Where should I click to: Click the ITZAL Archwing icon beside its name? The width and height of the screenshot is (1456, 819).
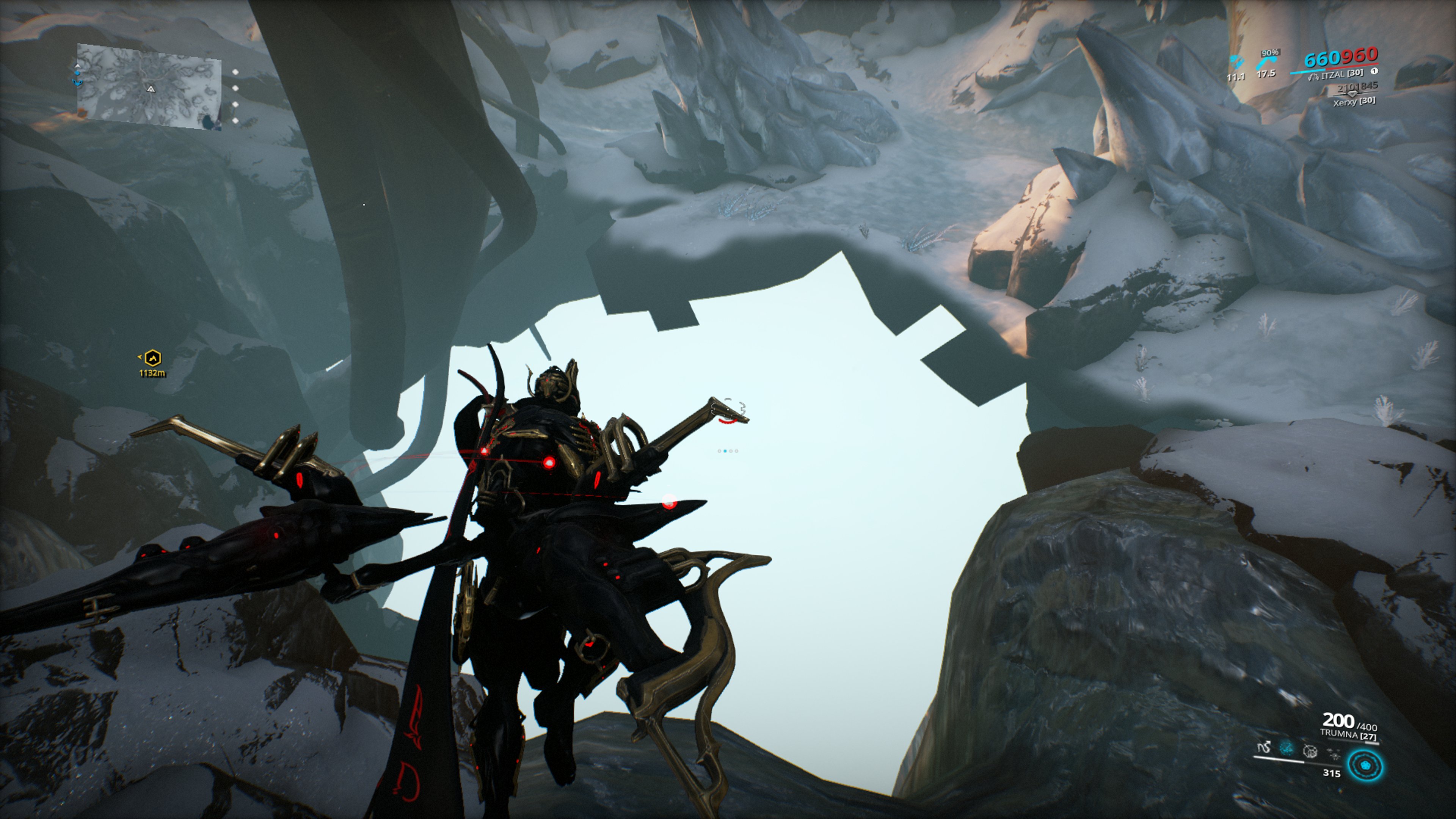1314,77
